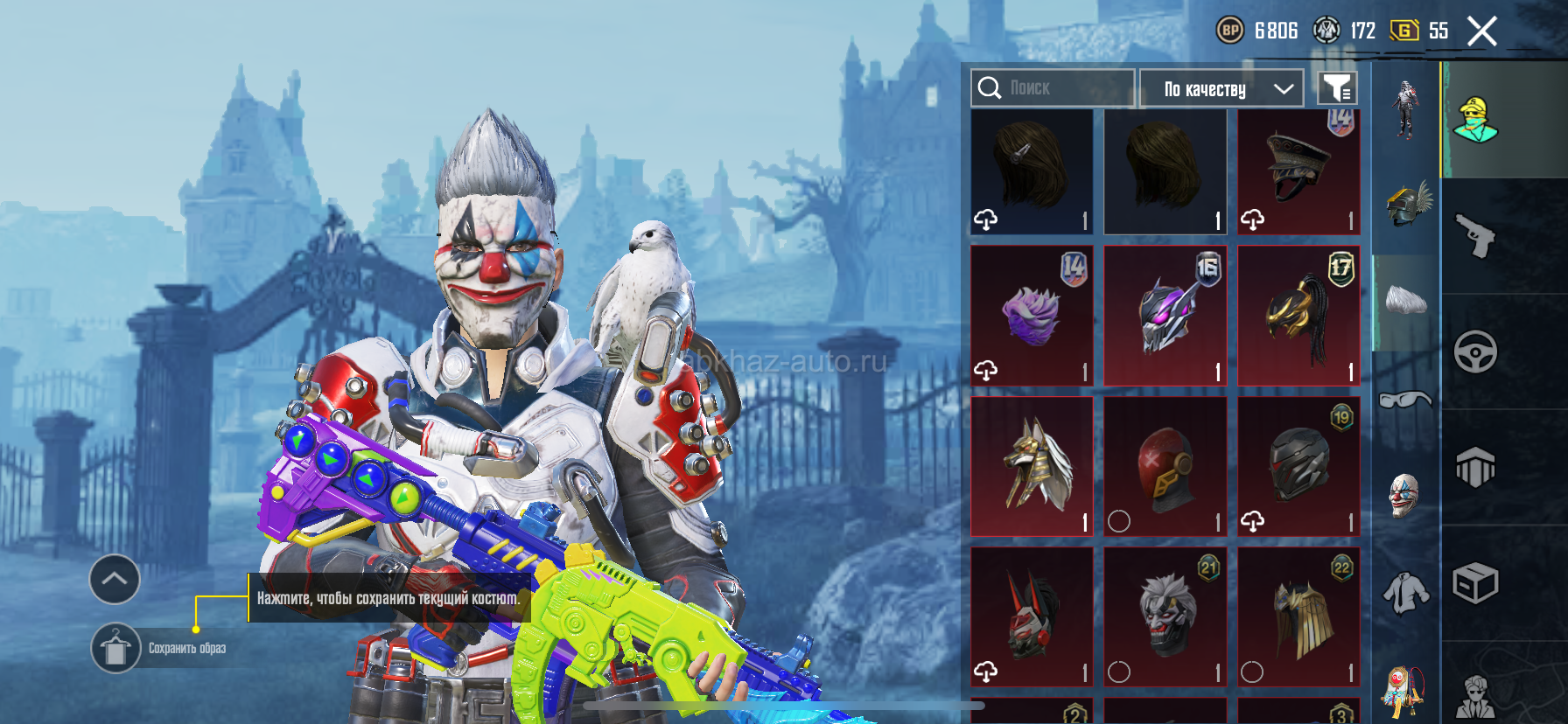Select the military officer cap item
This screenshot has height=724, width=1568.
tap(1298, 172)
